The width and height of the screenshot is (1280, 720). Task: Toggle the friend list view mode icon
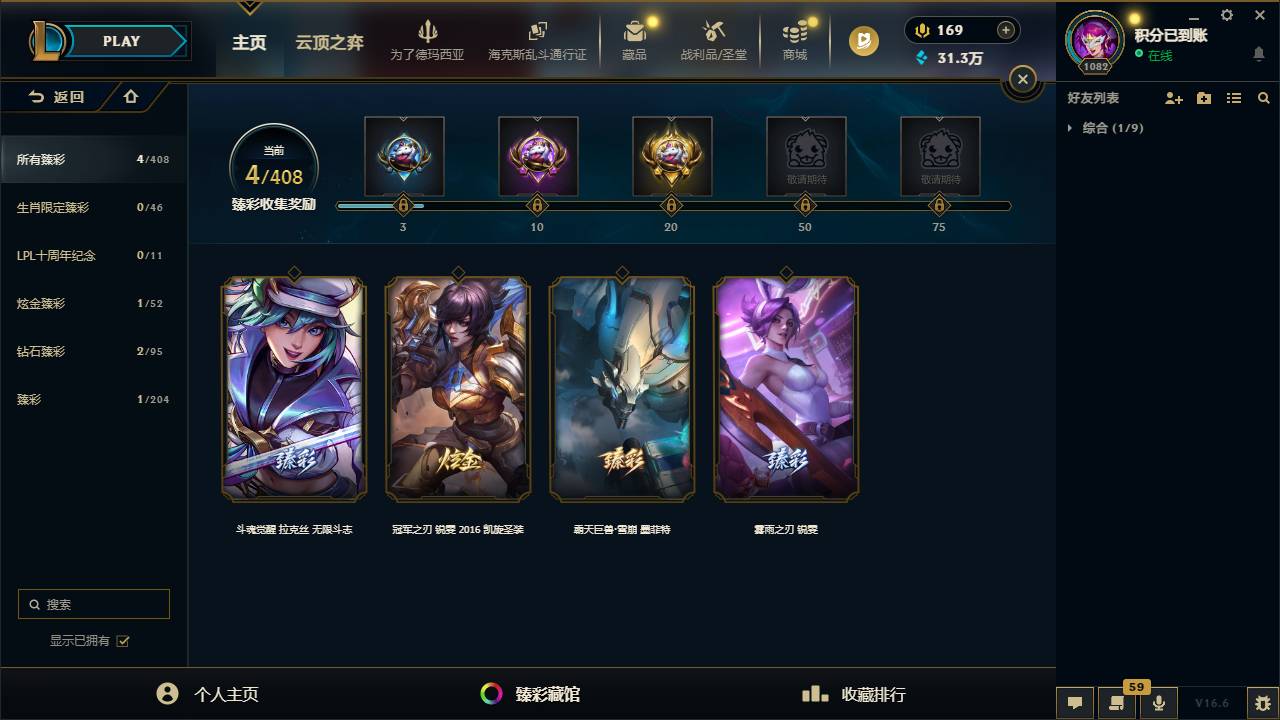coord(1233,98)
